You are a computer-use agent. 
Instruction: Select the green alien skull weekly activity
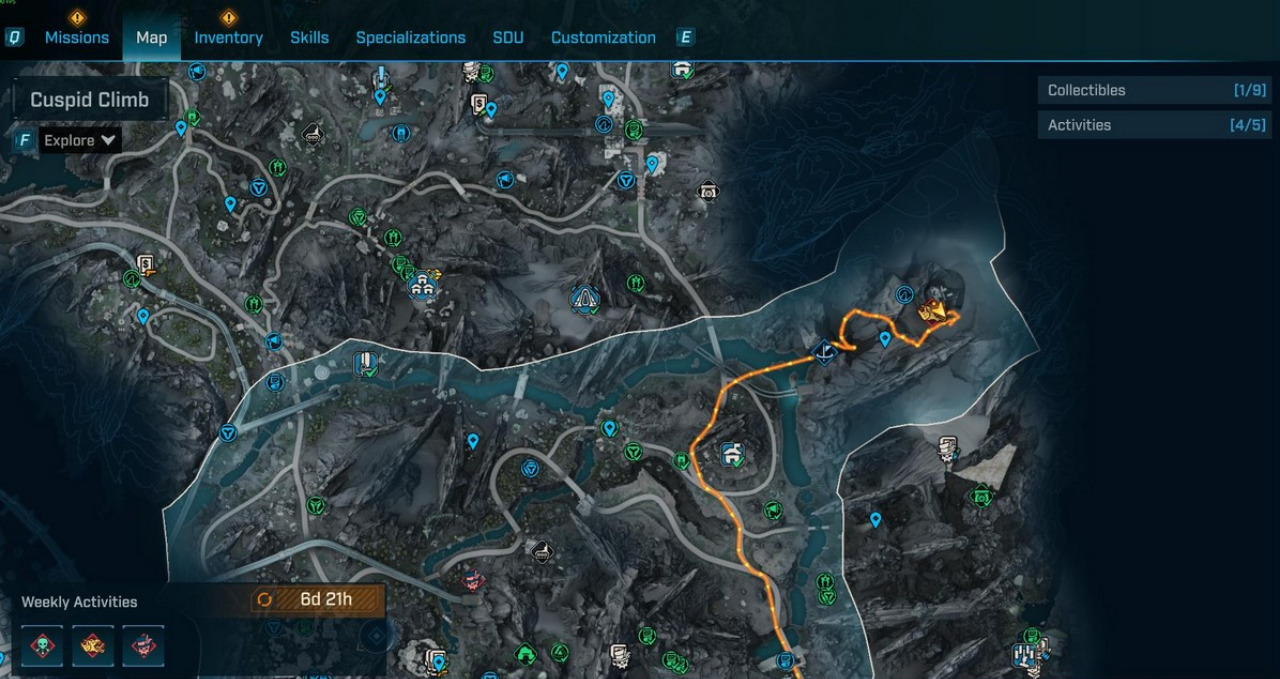43,646
